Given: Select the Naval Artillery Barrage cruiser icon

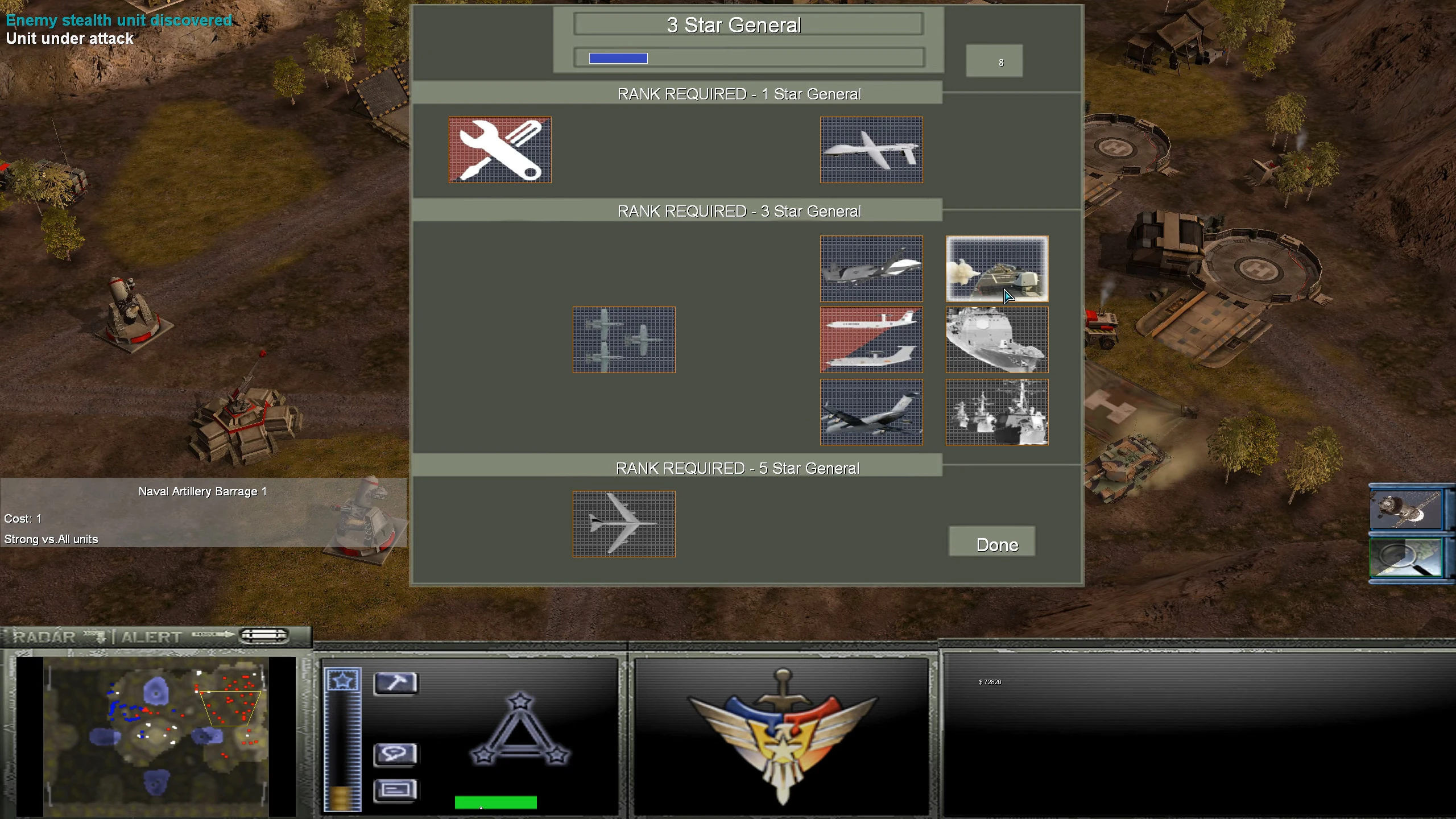Looking at the screenshot, I should (996, 340).
